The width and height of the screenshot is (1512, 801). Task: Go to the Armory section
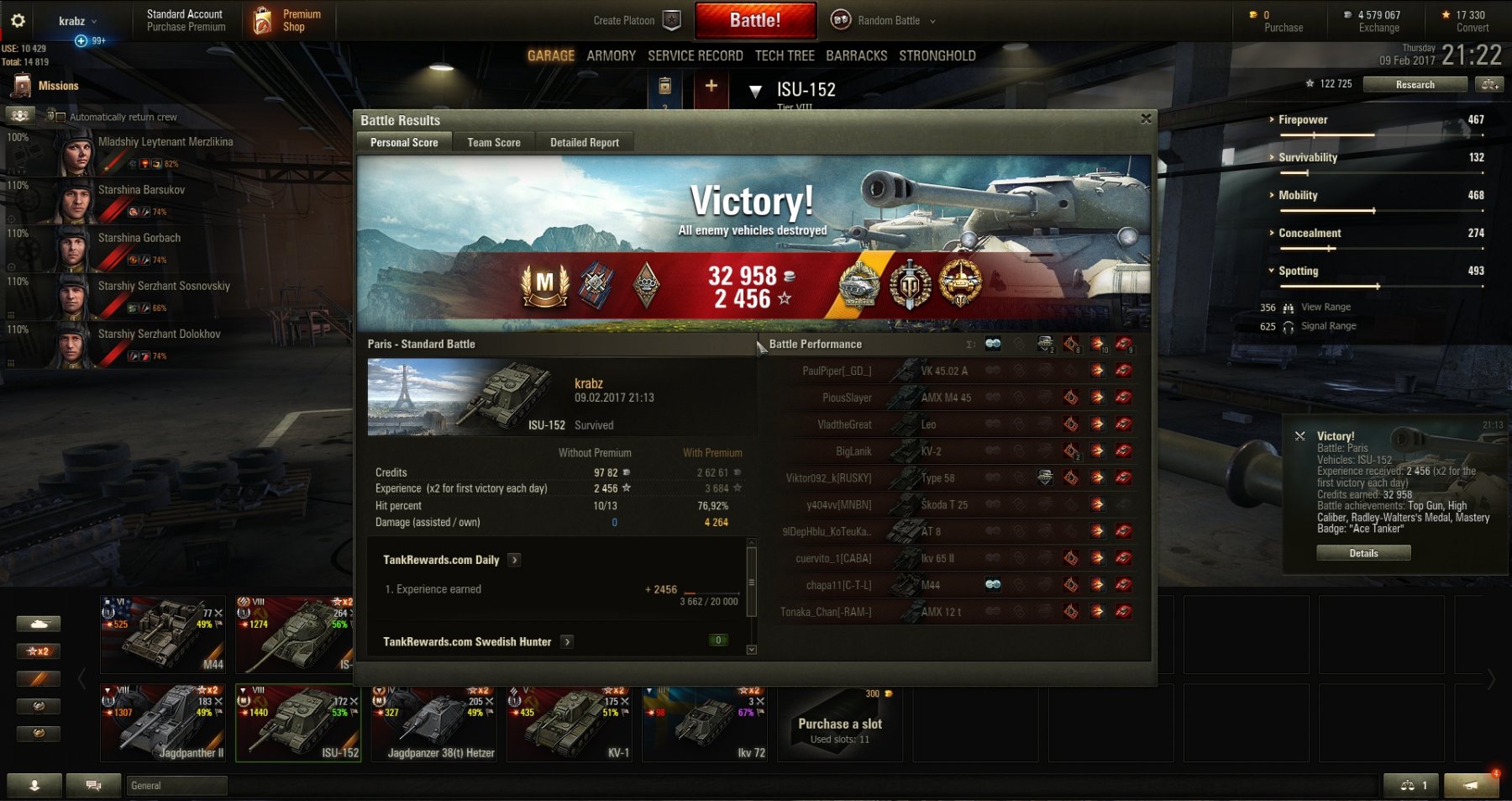click(611, 55)
